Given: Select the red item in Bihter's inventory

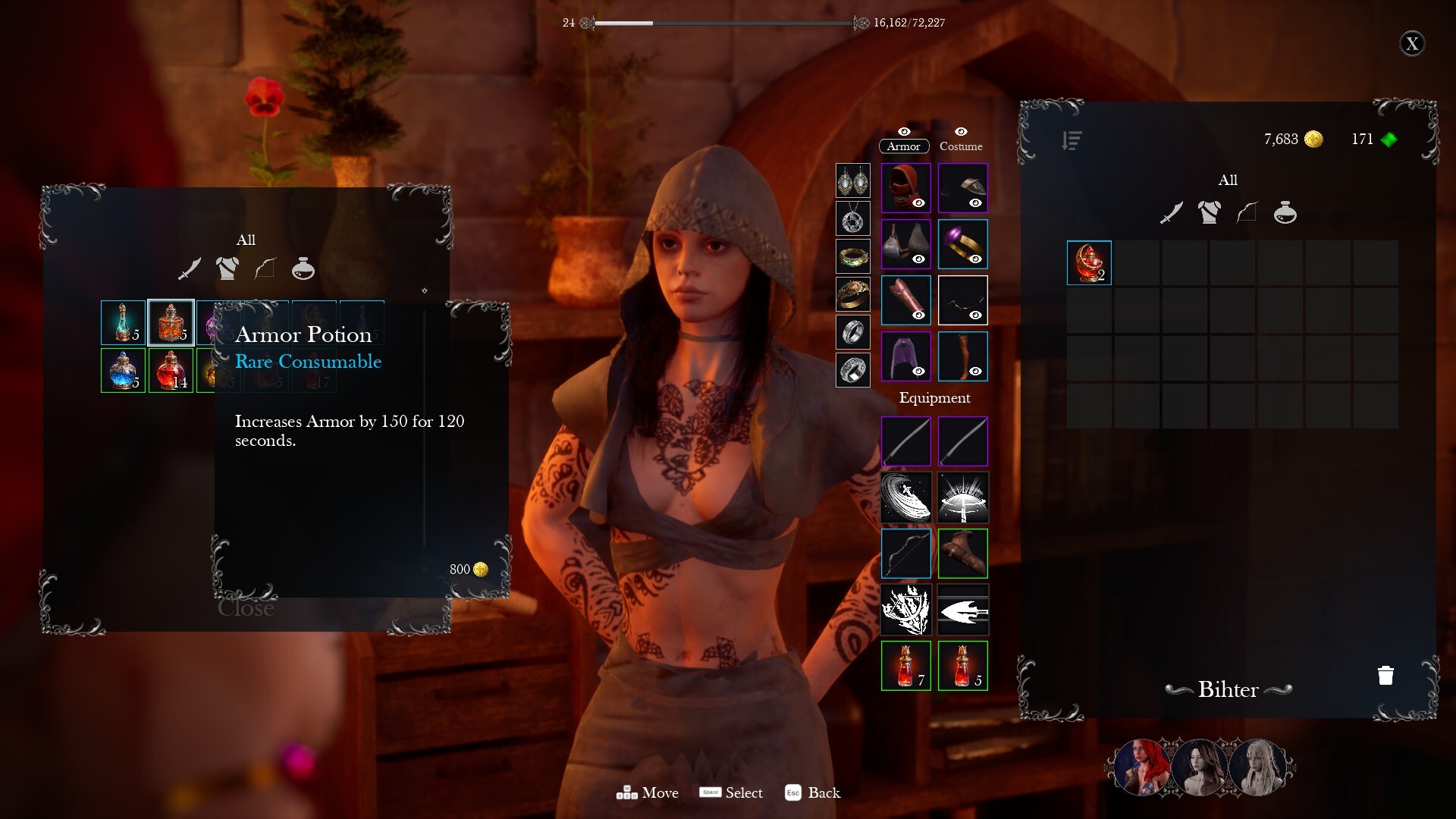Looking at the screenshot, I should 1089,262.
